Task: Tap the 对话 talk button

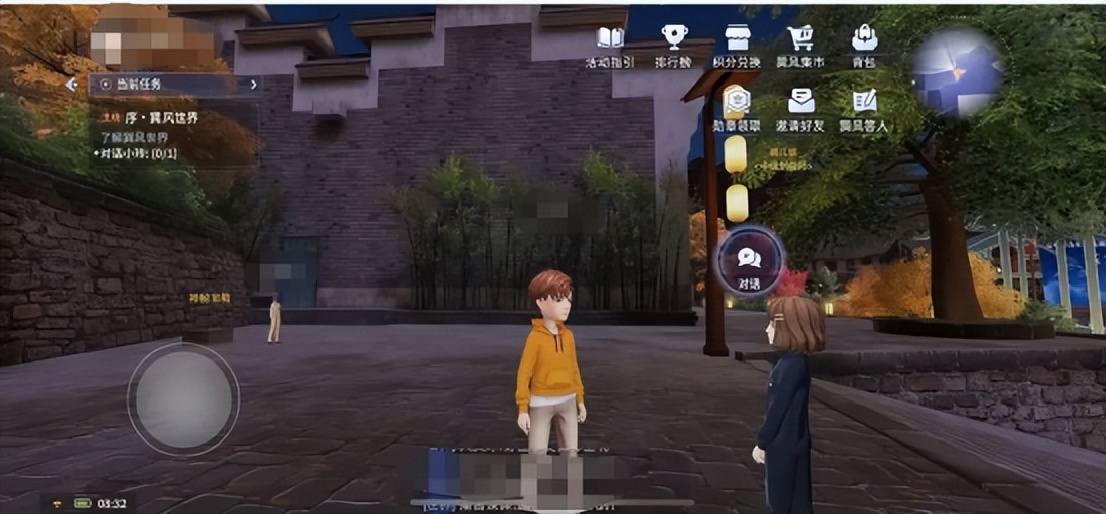Action: click(749, 262)
